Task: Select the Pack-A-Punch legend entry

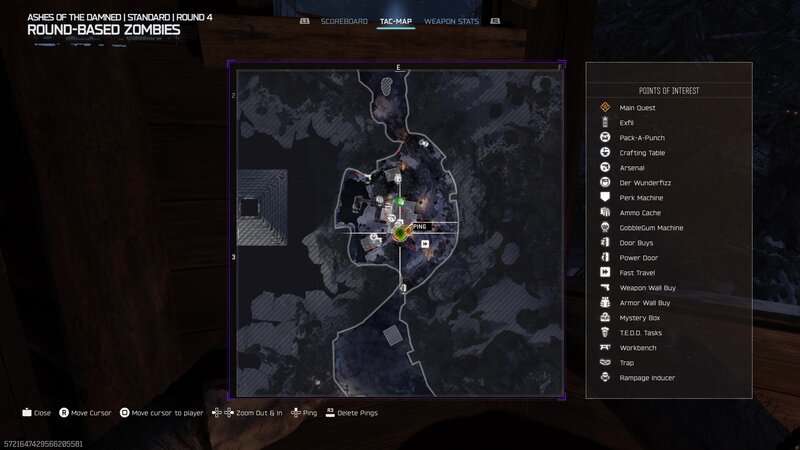Action: pos(642,137)
